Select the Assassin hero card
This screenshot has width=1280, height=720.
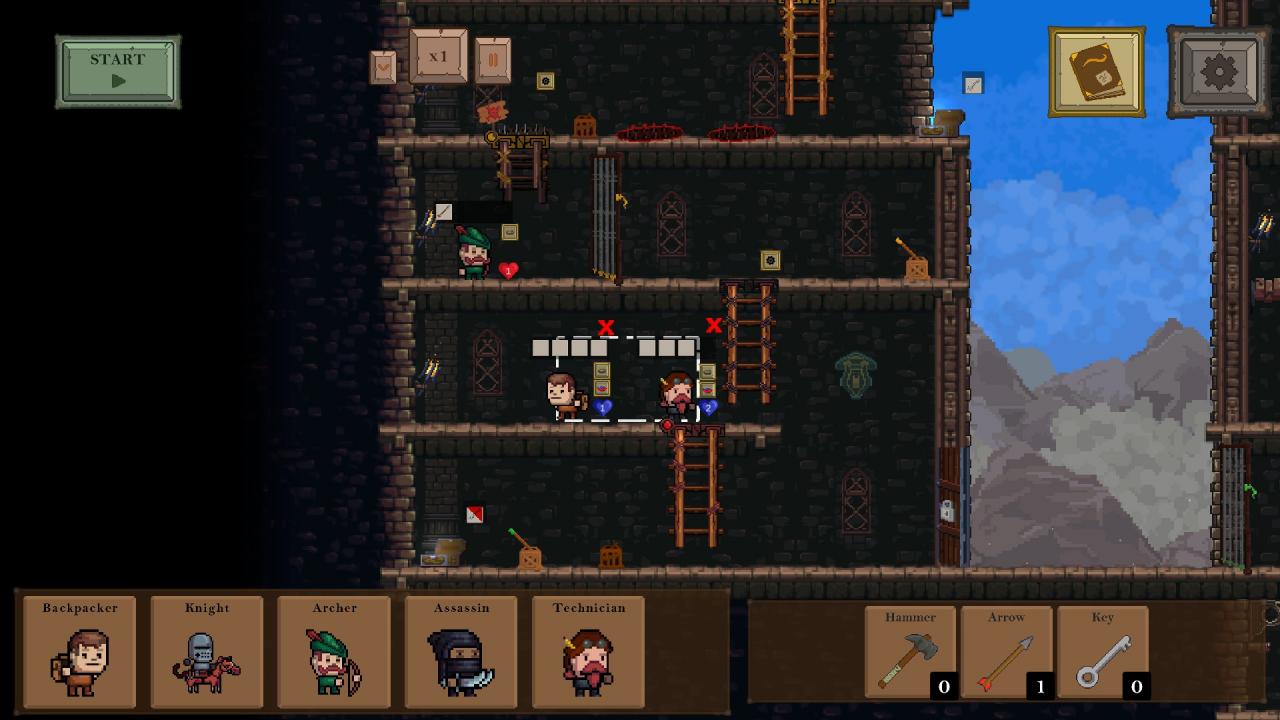tap(461, 652)
